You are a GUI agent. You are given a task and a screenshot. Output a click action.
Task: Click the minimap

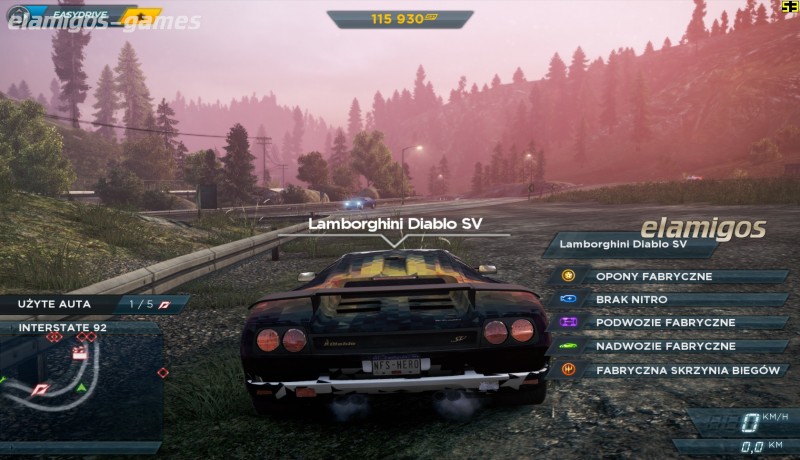[x=80, y=383]
